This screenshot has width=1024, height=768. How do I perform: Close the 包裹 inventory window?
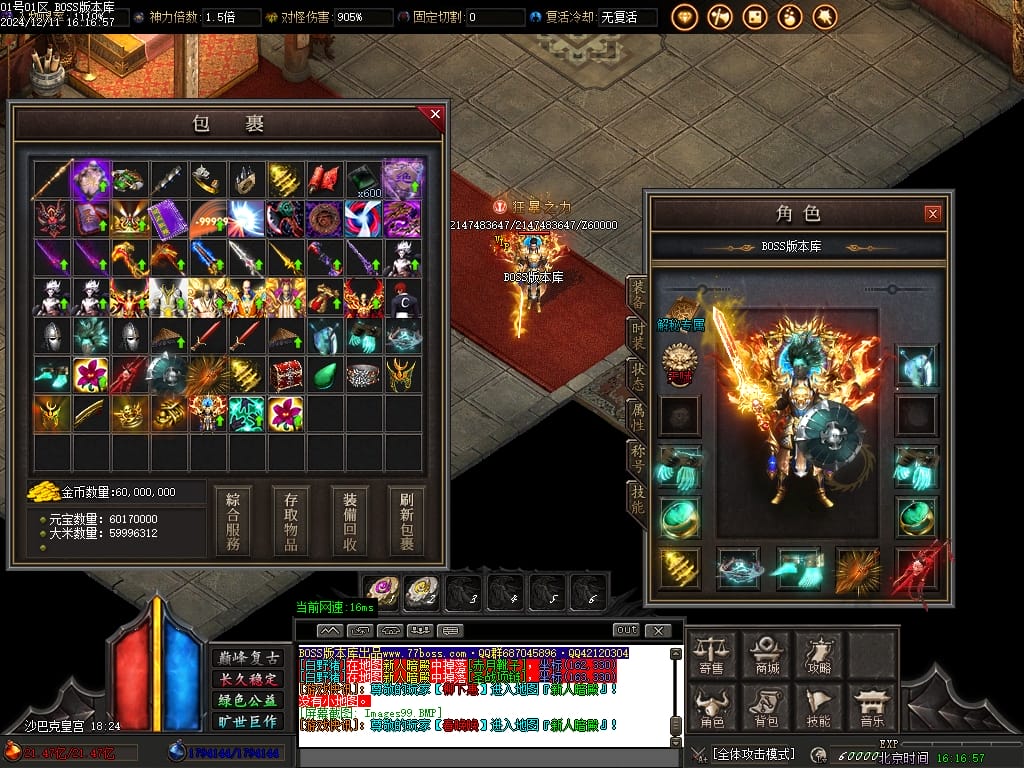coord(435,115)
